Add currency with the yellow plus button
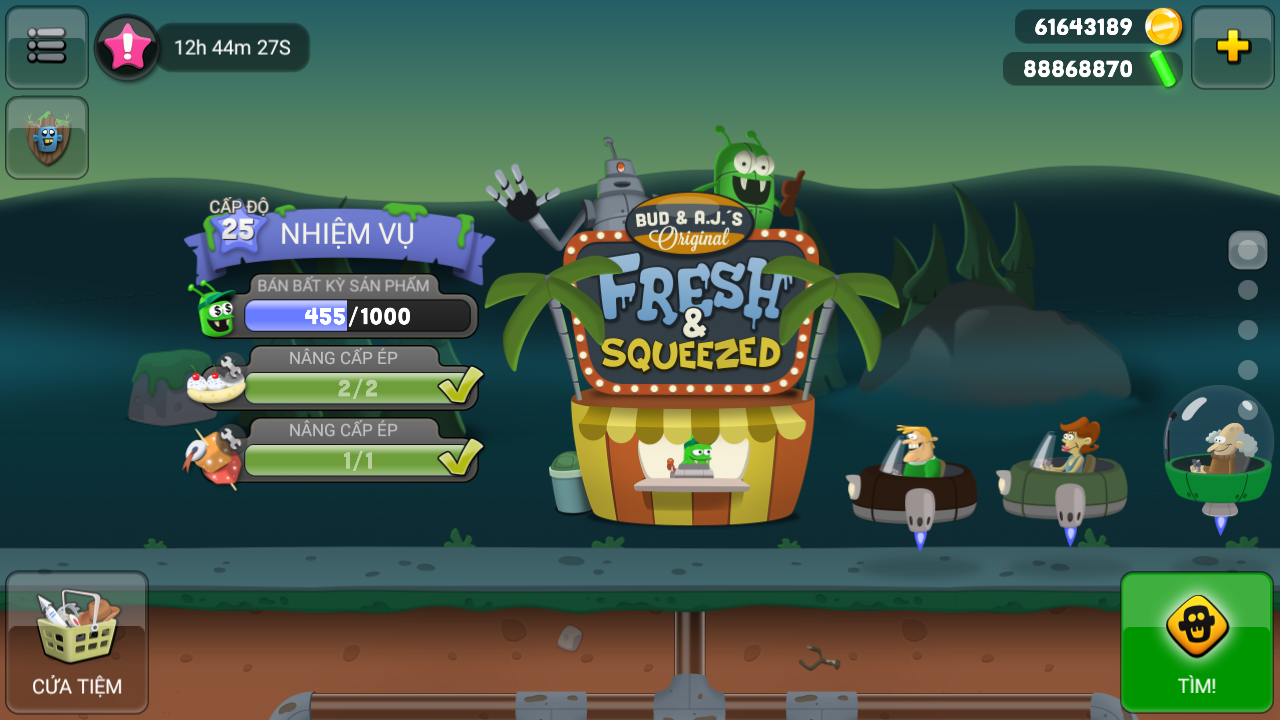Screen dimensions: 1280x720 coord(1232,47)
